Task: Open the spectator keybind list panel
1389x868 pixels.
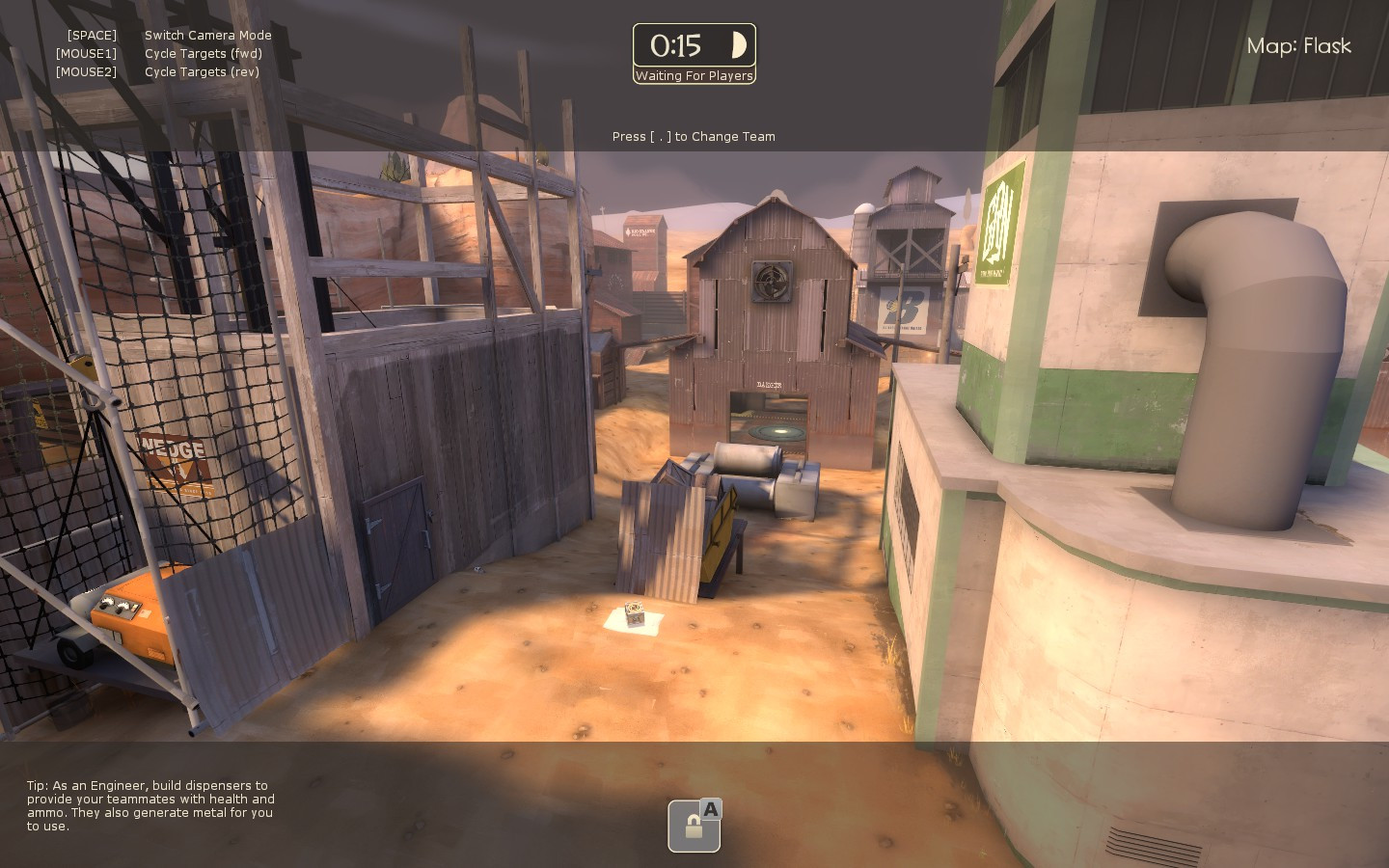Action: click(164, 53)
